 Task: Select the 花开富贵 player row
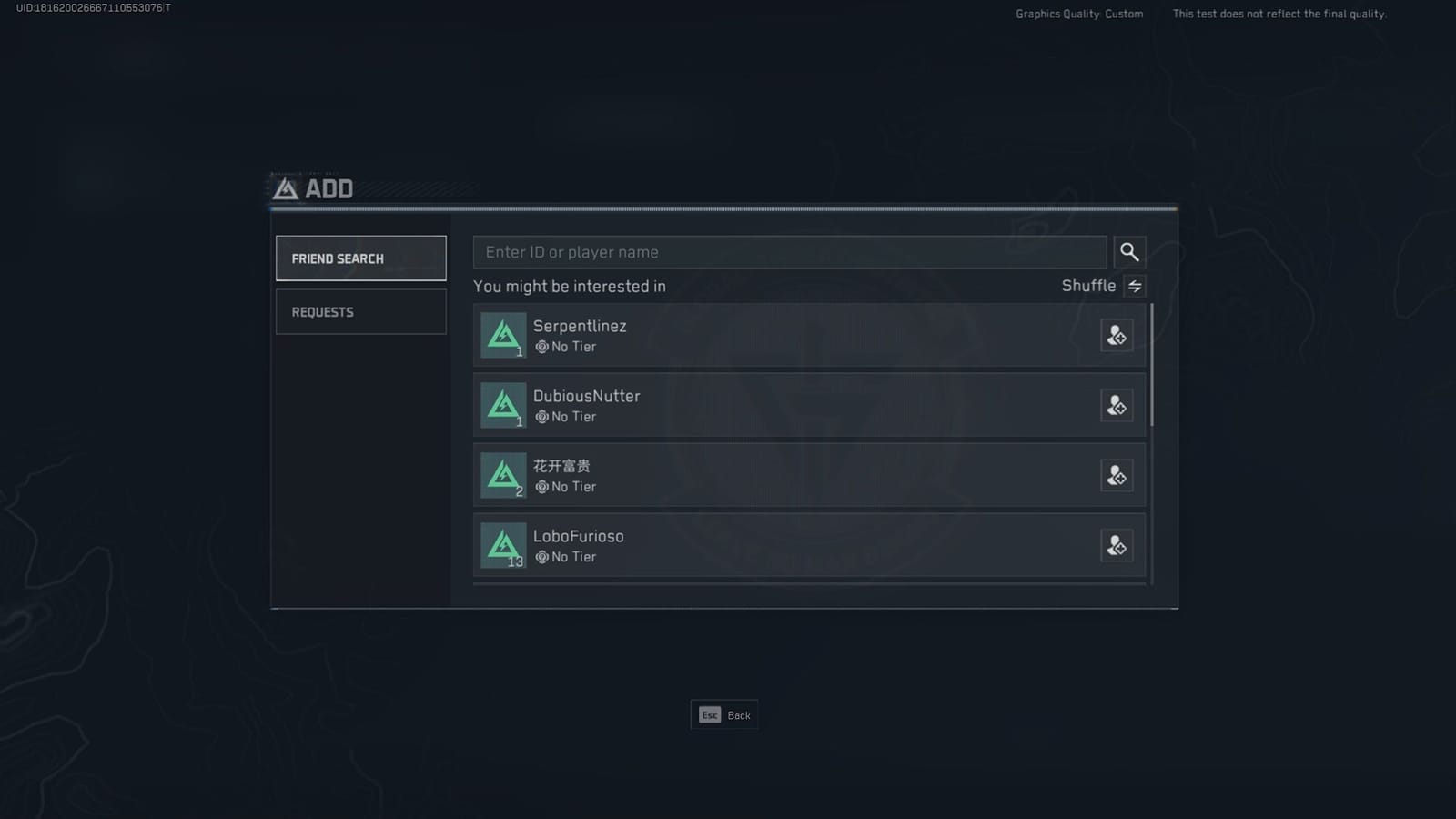801,475
